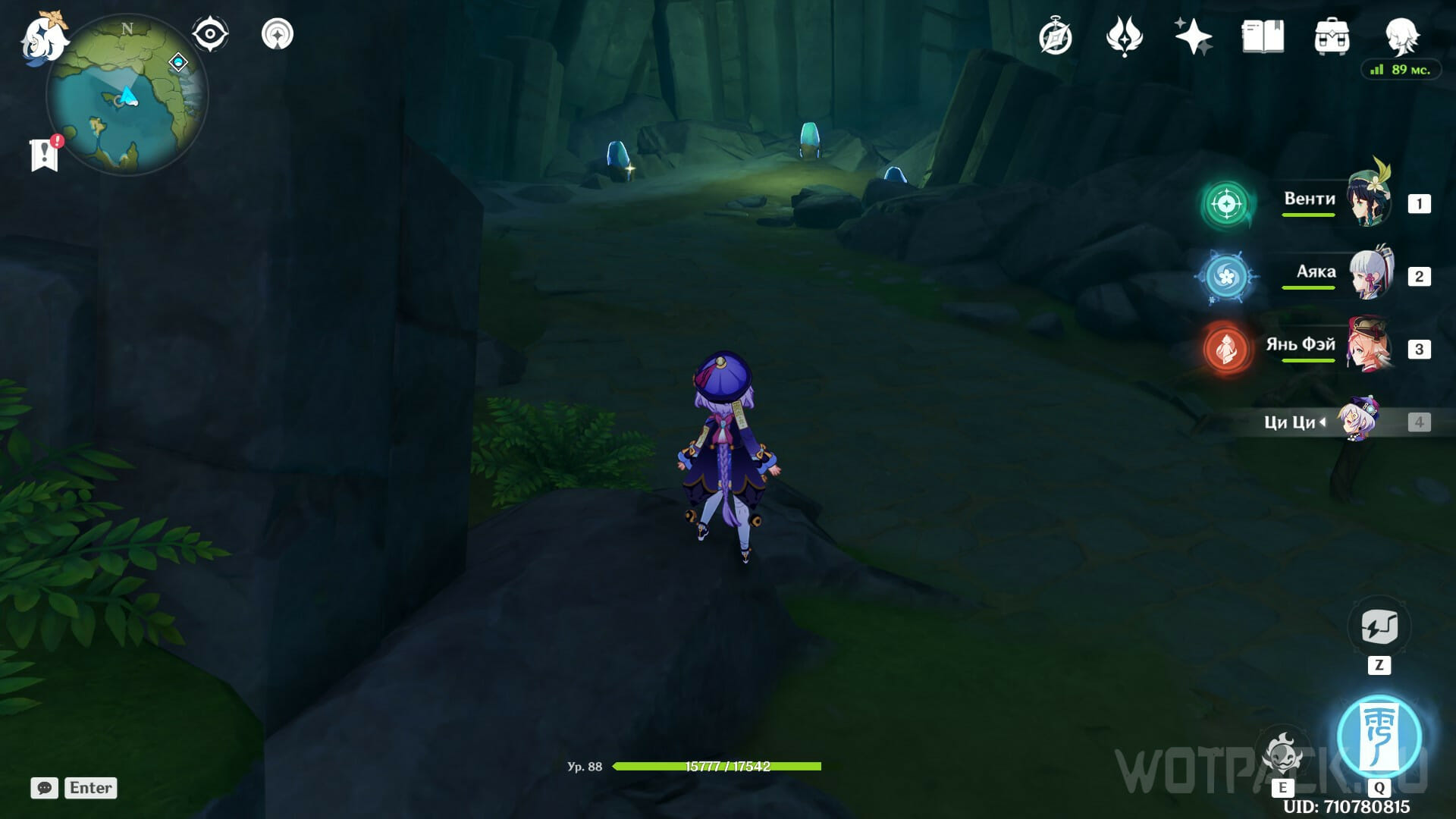Image resolution: width=1456 pixels, height=819 pixels.
Task: Open the Wish star icon
Action: click(x=1193, y=37)
